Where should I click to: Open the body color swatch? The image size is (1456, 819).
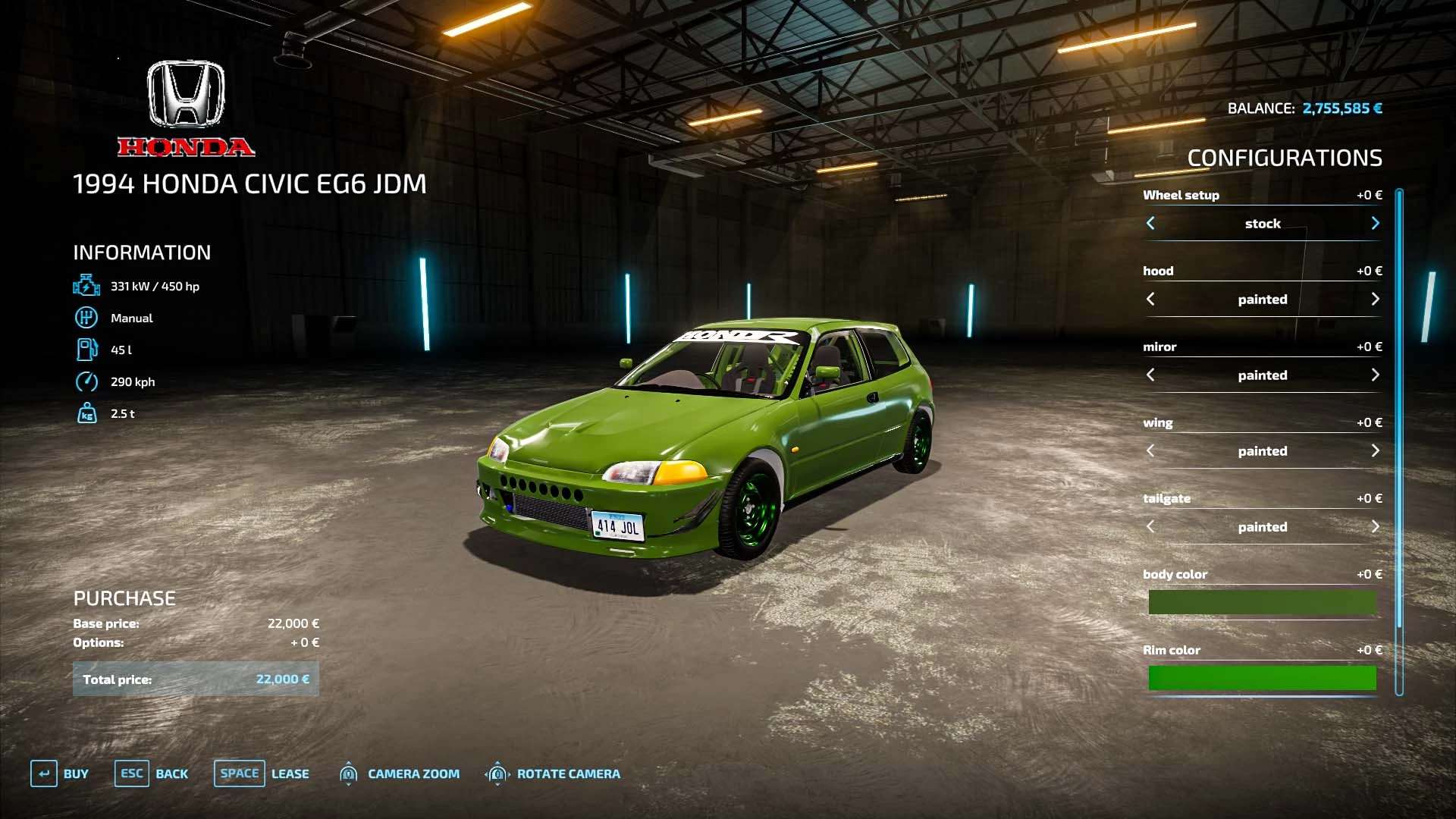1262,603
